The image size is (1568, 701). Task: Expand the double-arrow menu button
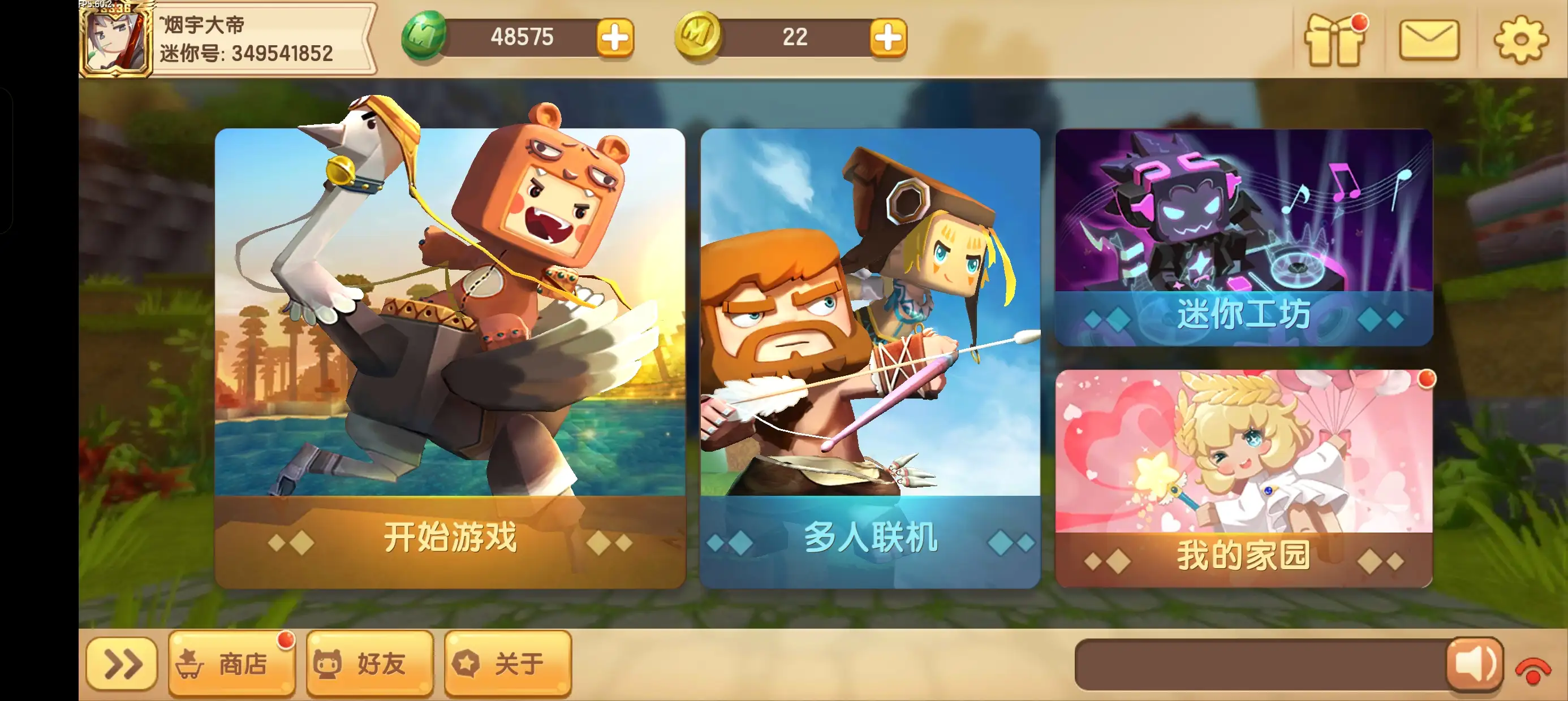[x=122, y=663]
